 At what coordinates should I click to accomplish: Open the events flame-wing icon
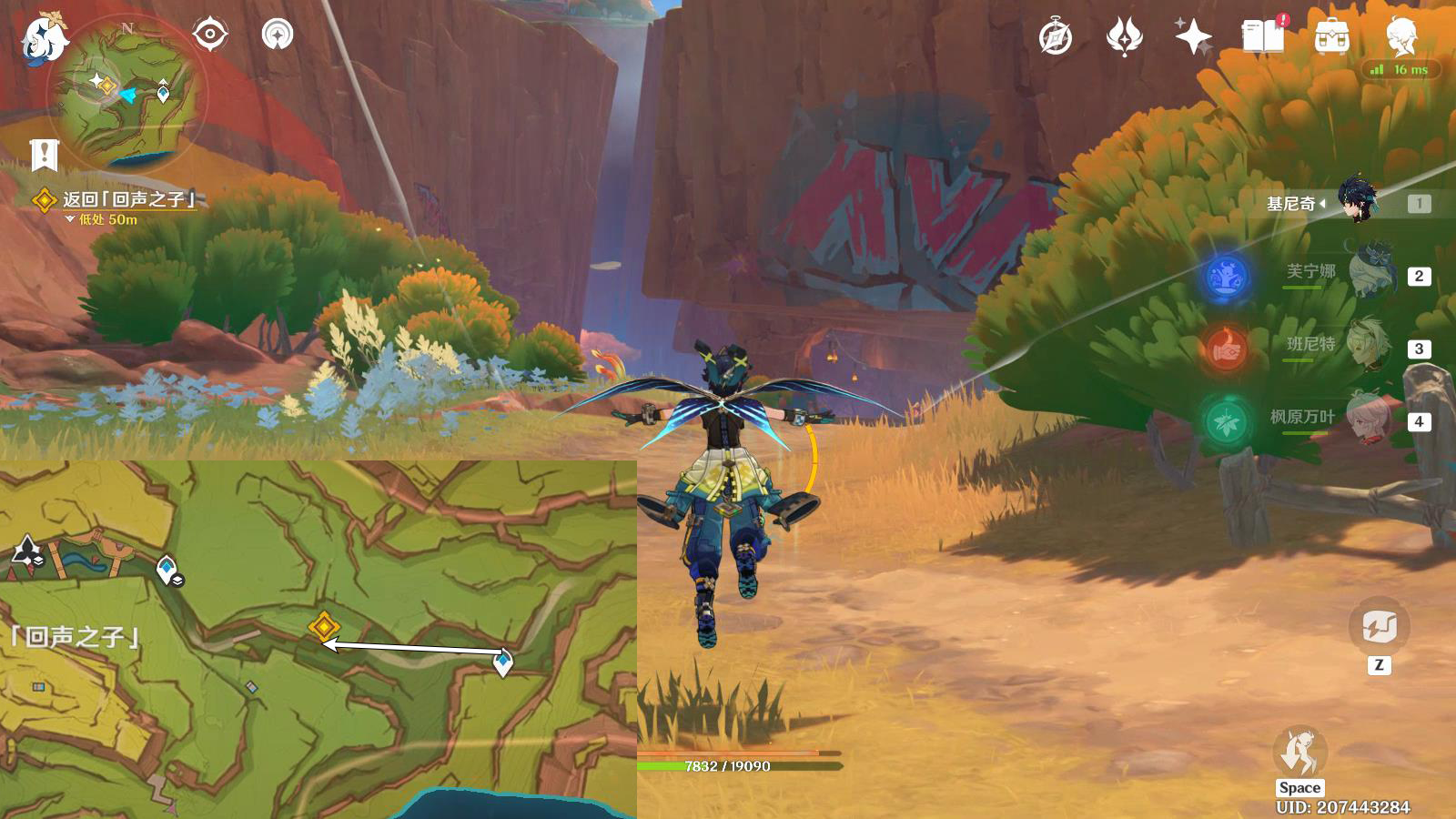(1124, 37)
